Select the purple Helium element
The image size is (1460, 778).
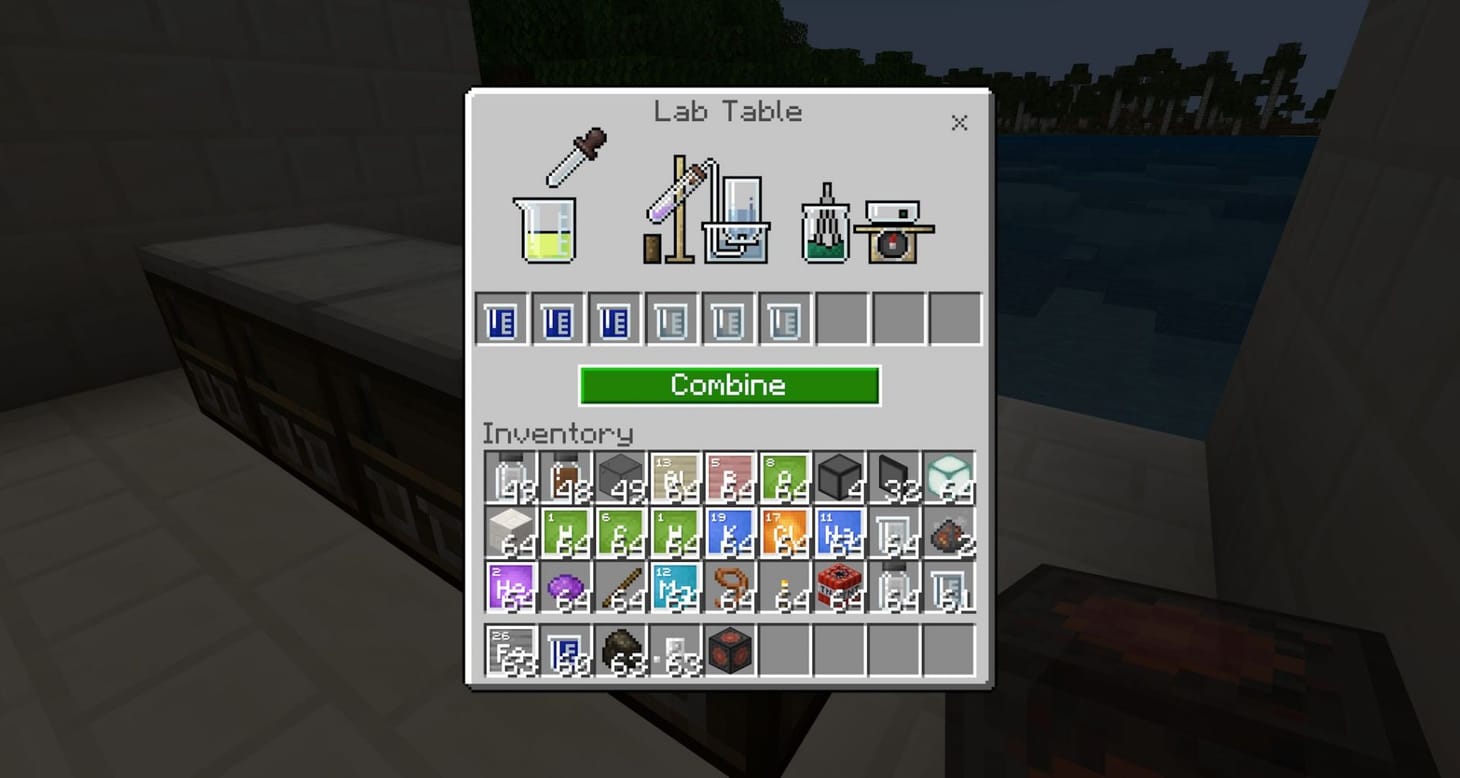point(510,589)
